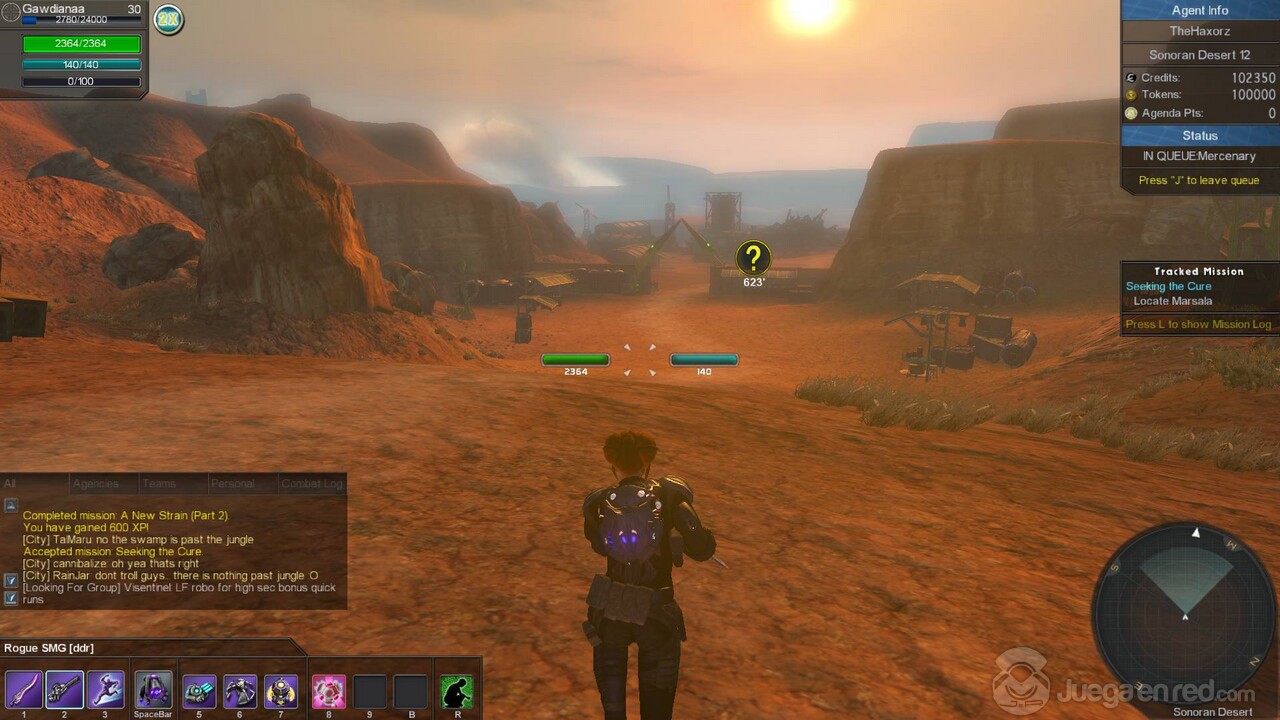Image resolution: width=1280 pixels, height=720 pixels.
Task: Click the 2X bonus badge
Action: 168,19
